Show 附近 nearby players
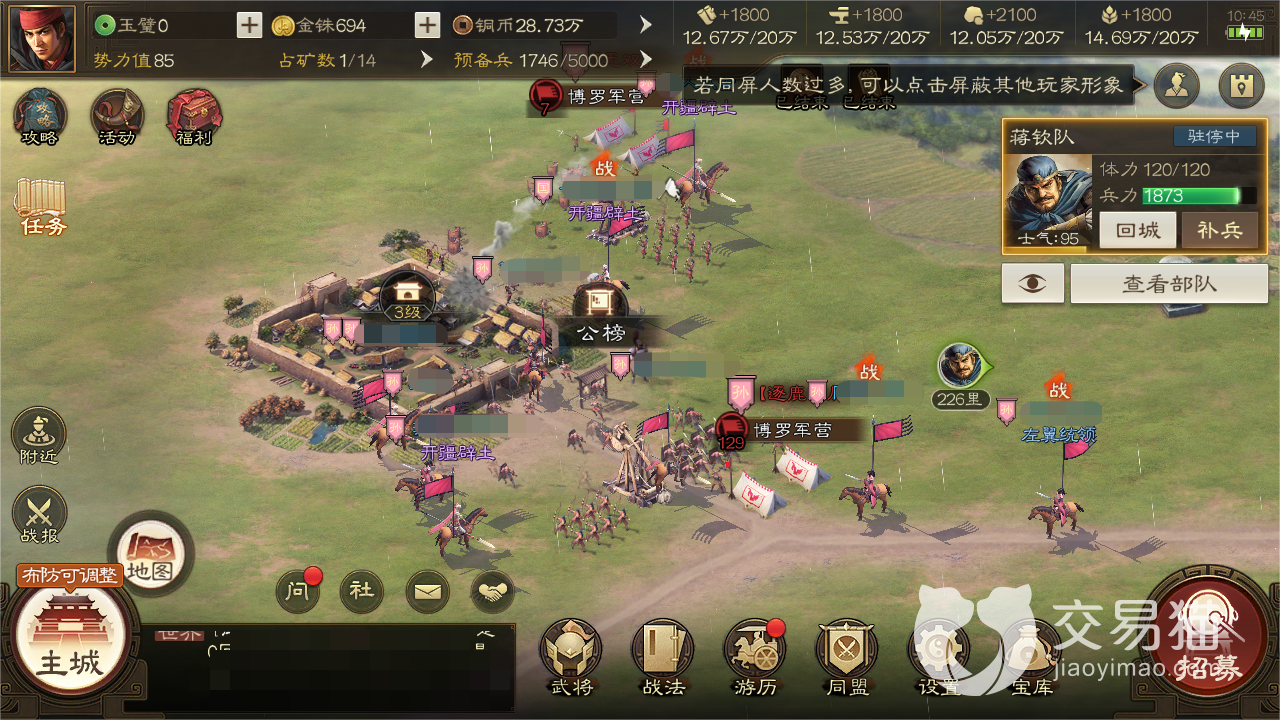This screenshot has width=1280, height=720. [x=39, y=437]
